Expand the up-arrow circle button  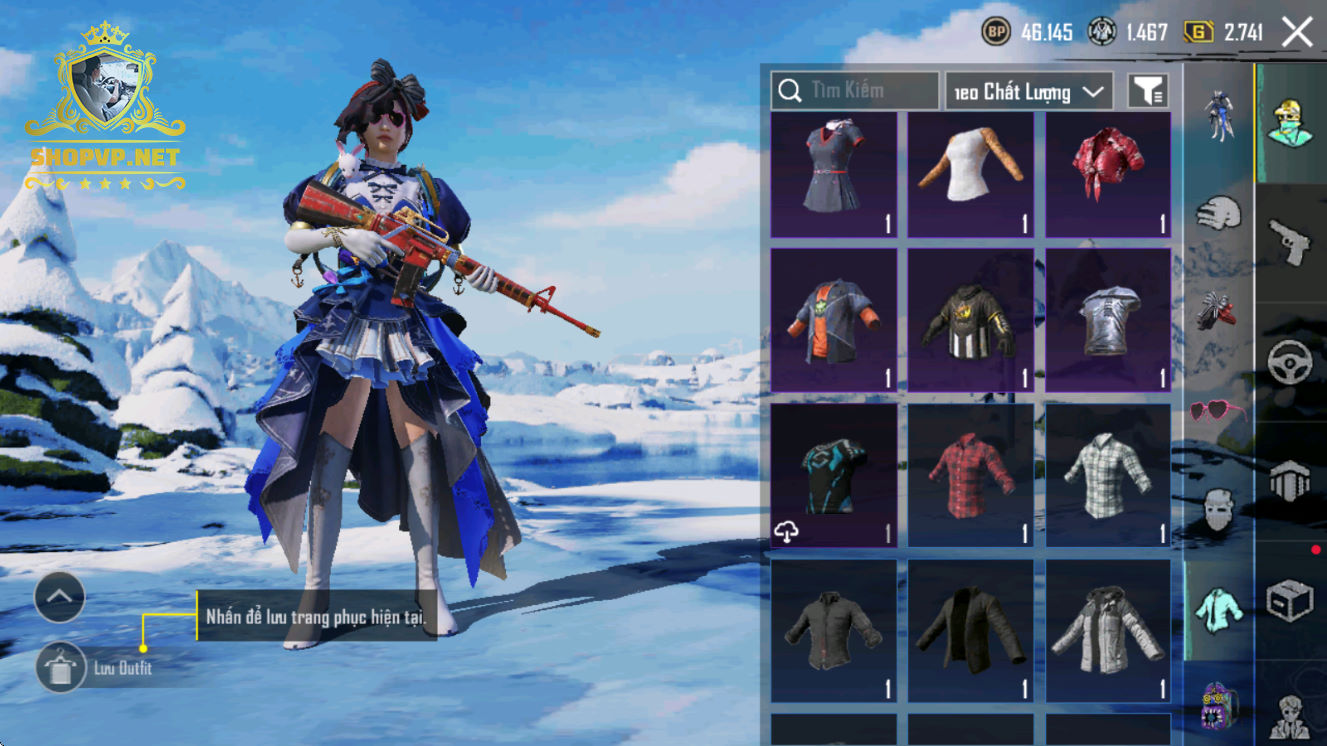tap(59, 597)
